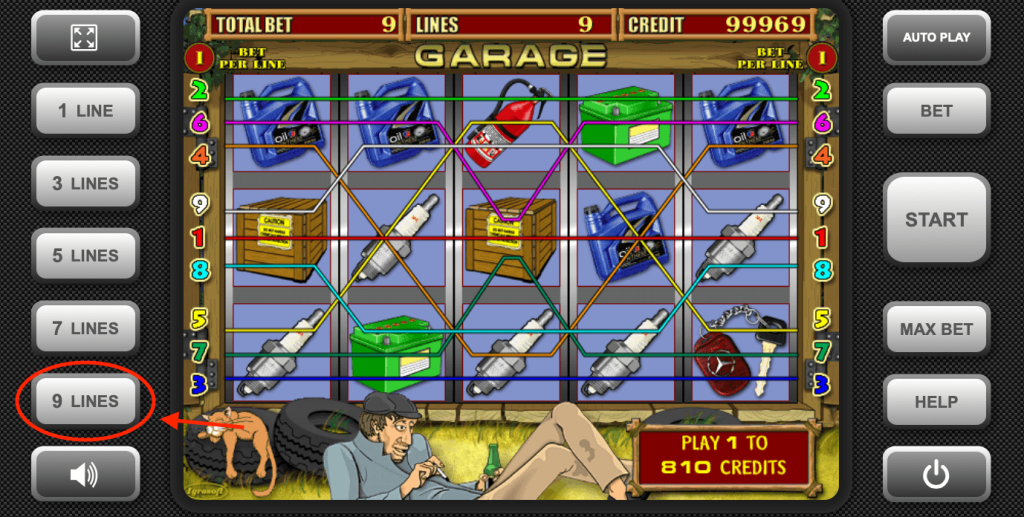
Task: Activate the 9 LINES button
Action: pos(85,401)
